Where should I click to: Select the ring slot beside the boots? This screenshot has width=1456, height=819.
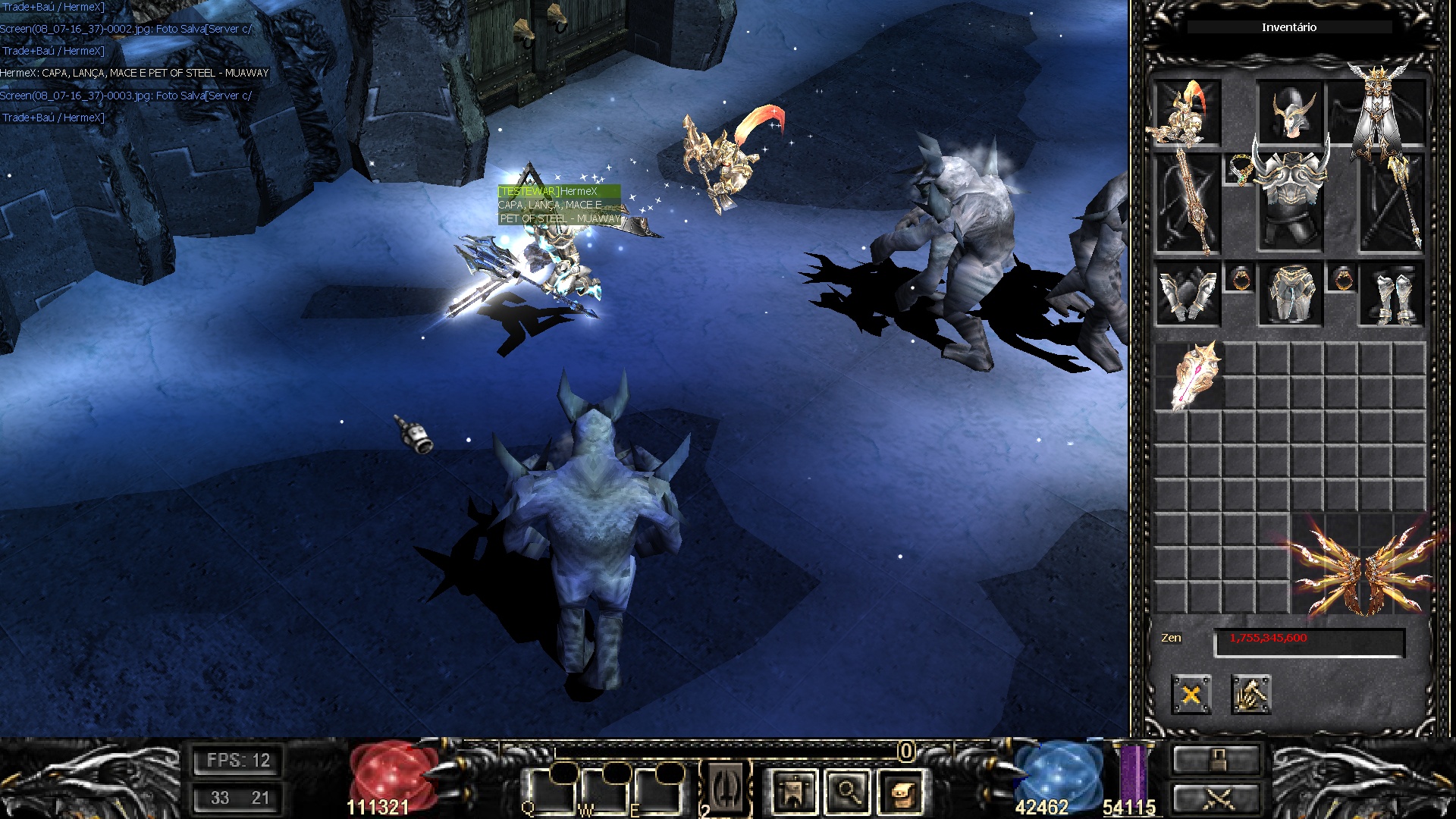point(1341,279)
